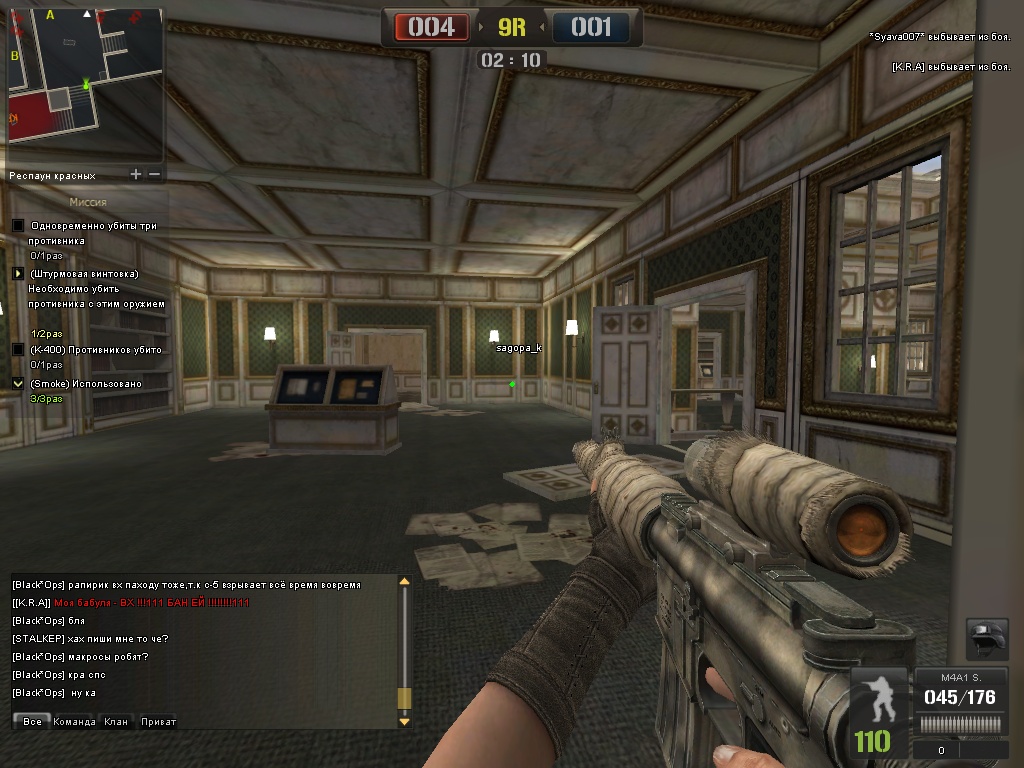Click the chat scrollbar thumb
Viewport: 1024px width, 768px height.
pyautogui.click(x=404, y=699)
